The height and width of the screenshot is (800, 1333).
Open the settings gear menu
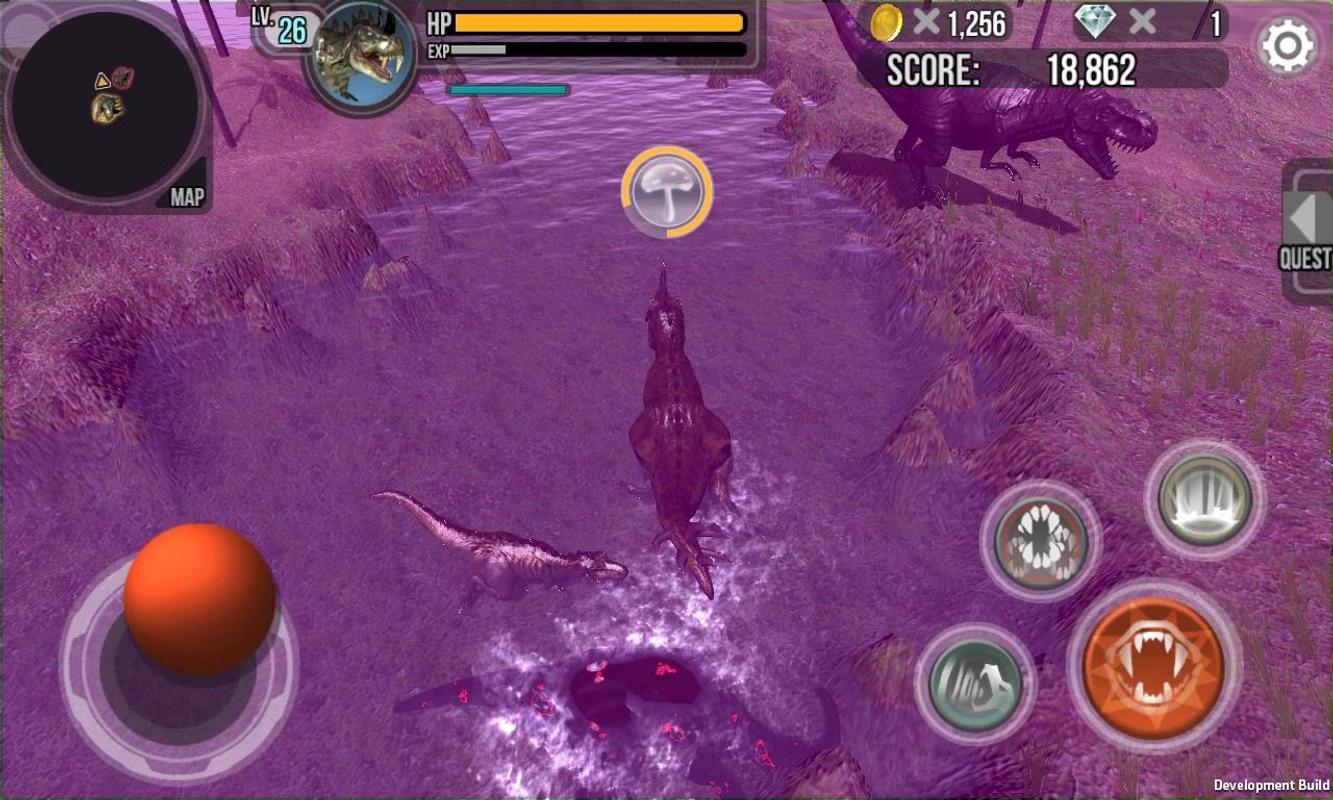point(1287,46)
